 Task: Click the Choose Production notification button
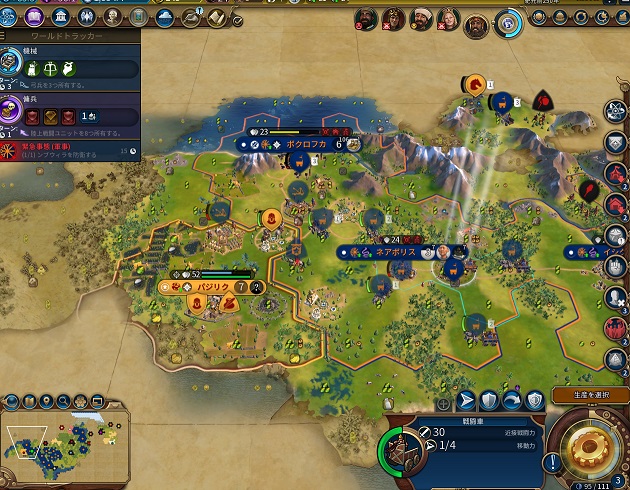coord(590,396)
